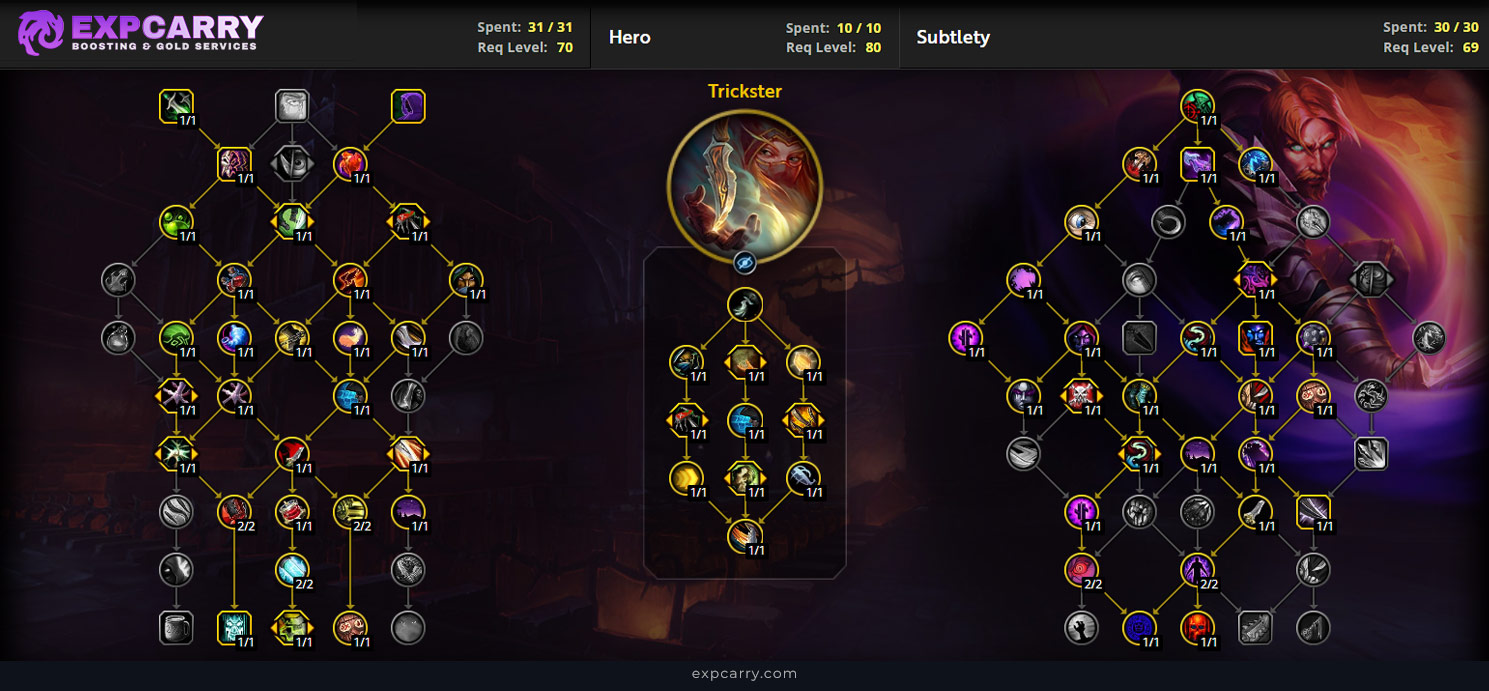The height and width of the screenshot is (691, 1489).
Task: Select the blue-faced elf square talent
Action: tap(1255, 338)
